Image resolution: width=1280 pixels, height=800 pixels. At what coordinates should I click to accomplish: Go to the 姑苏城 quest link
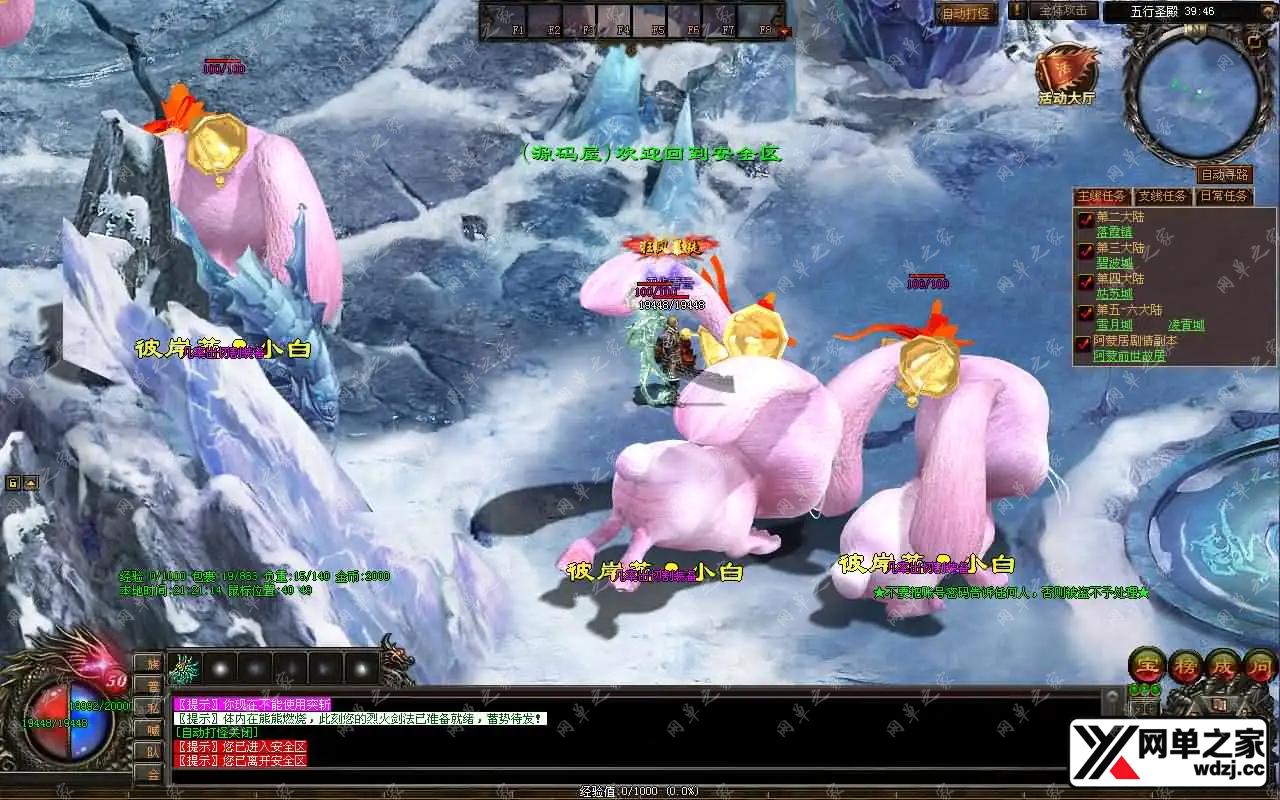click(x=1114, y=294)
